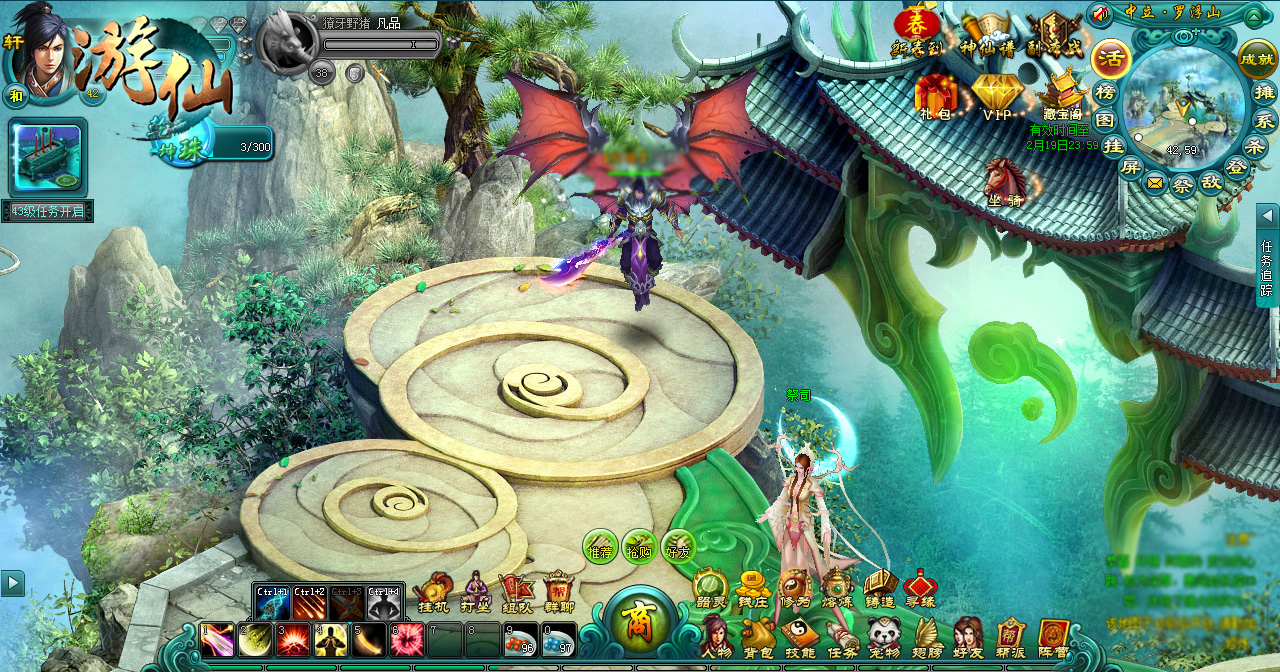Open the 人物 character sheet
This screenshot has height=672, width=1280.
coord(716,636)
